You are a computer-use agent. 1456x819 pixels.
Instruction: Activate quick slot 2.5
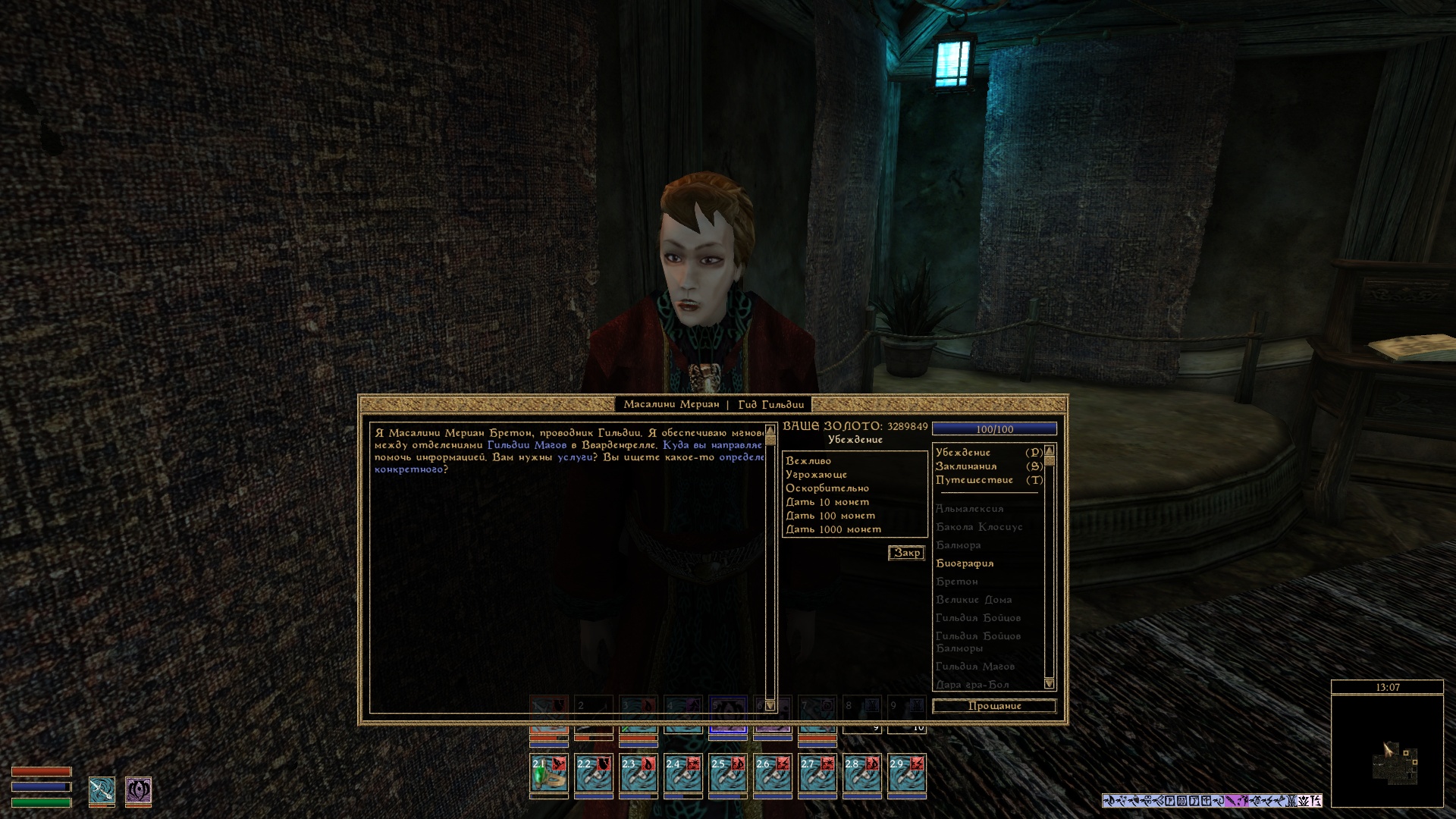(x=727, y=773)
